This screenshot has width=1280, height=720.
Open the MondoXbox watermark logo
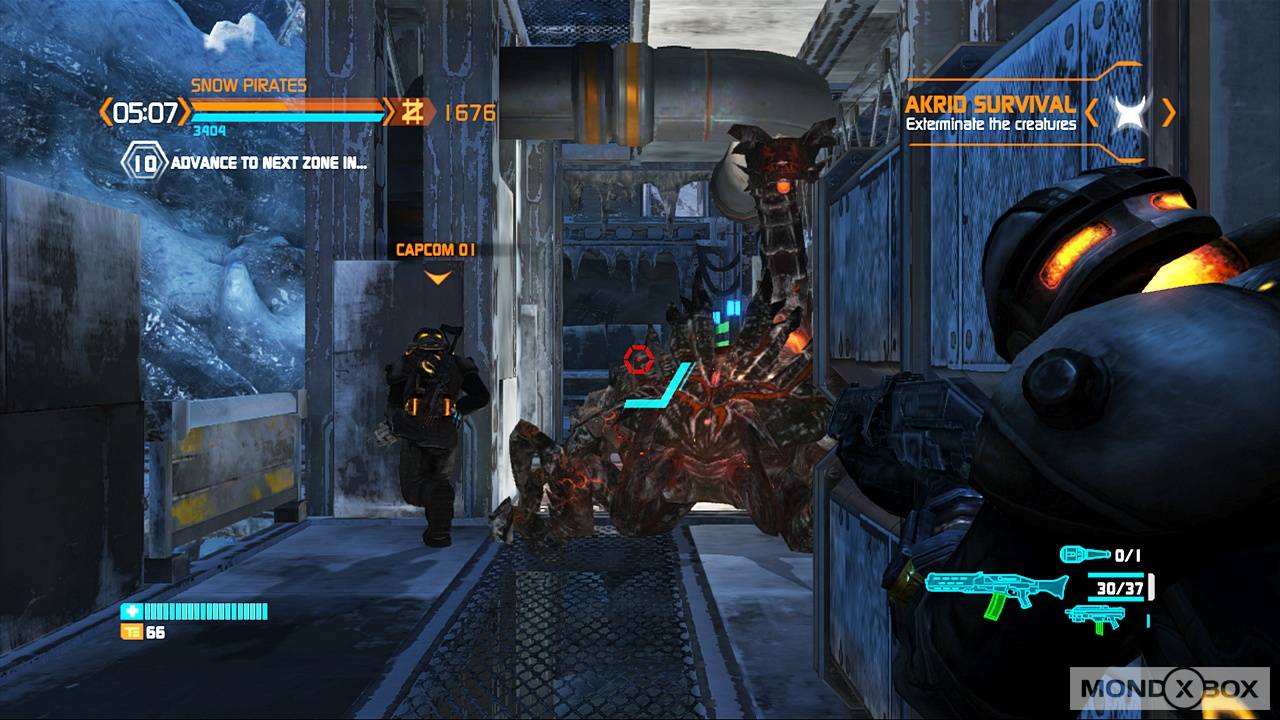tap(1171, 688)
